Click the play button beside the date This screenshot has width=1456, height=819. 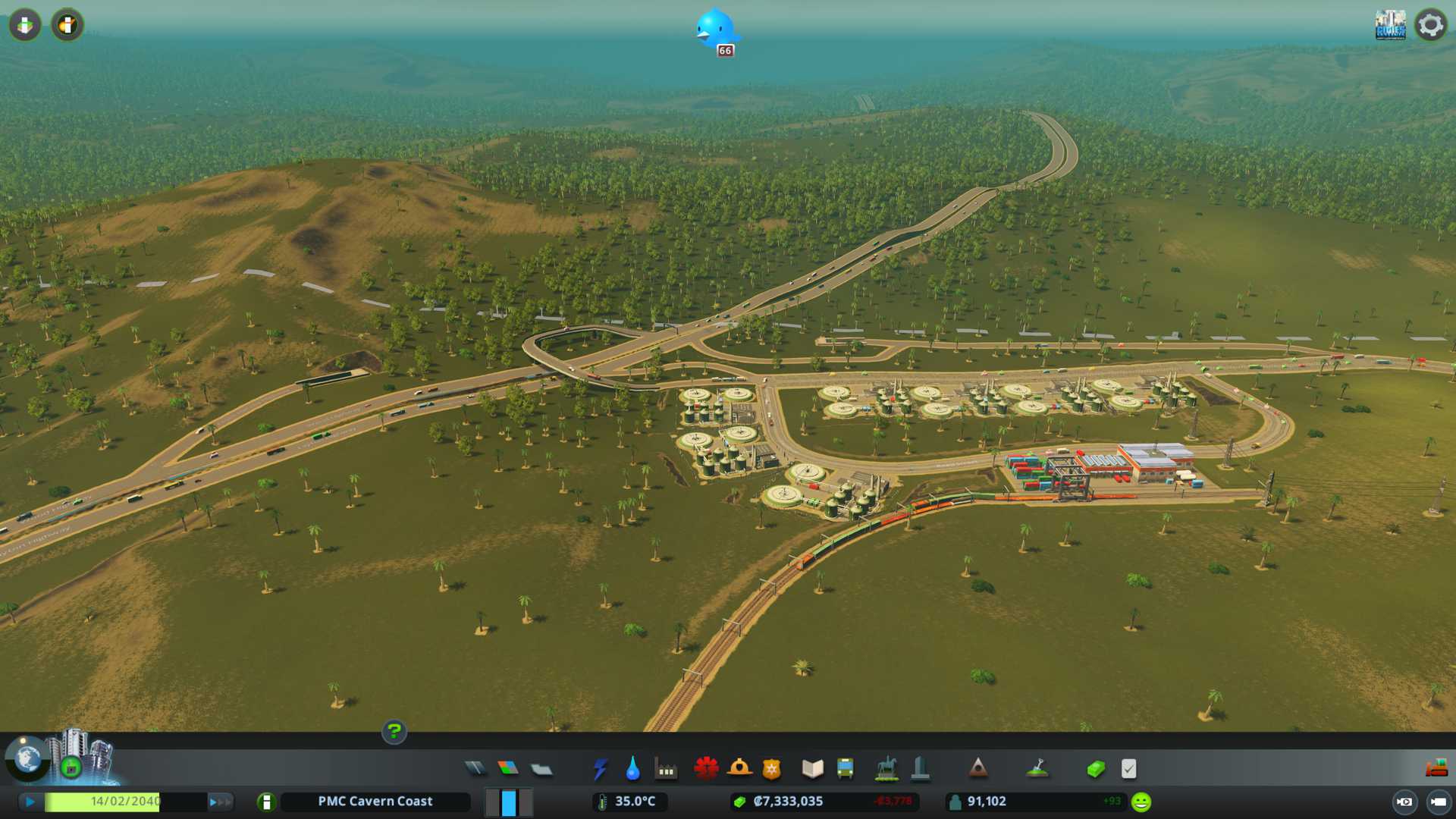tap(30, 802)
